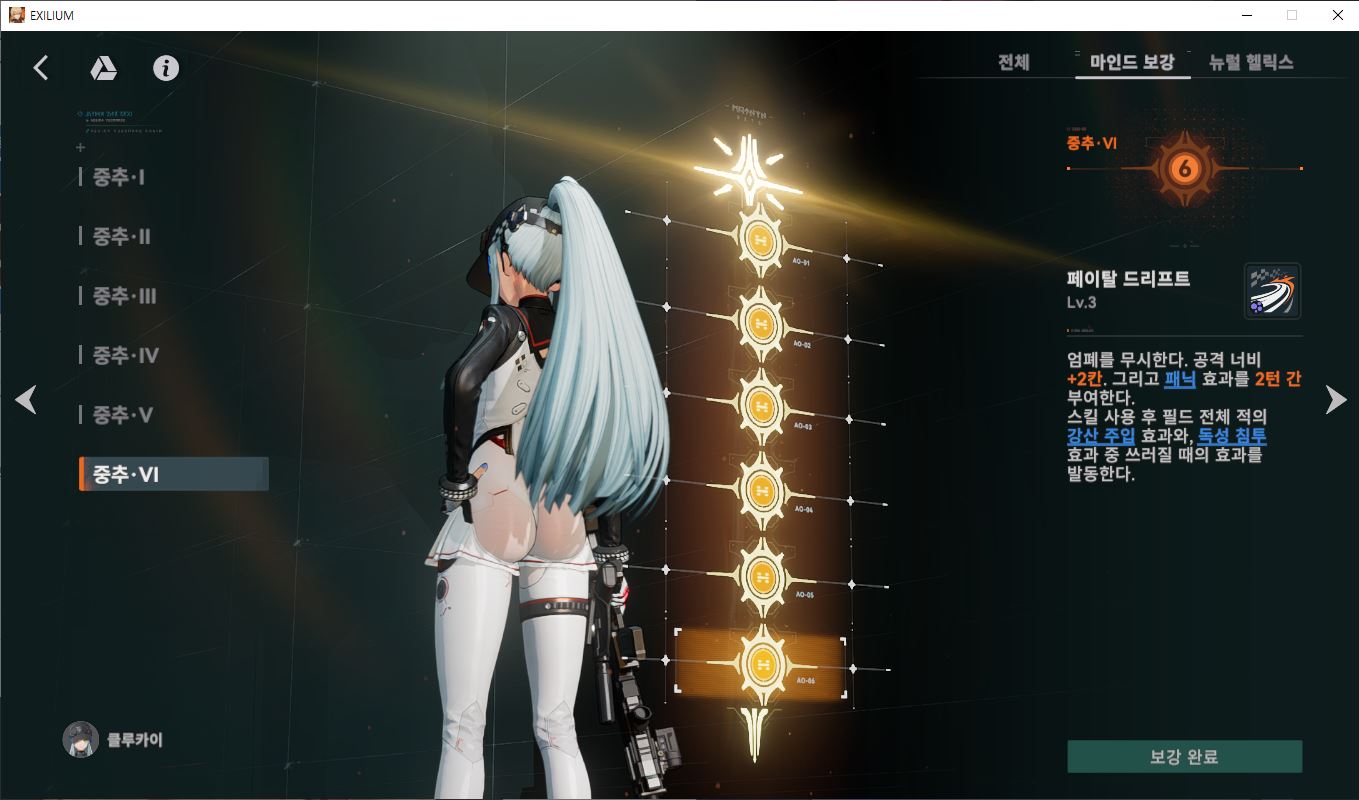
Task: Show the info circle icon
Action: 166,68
